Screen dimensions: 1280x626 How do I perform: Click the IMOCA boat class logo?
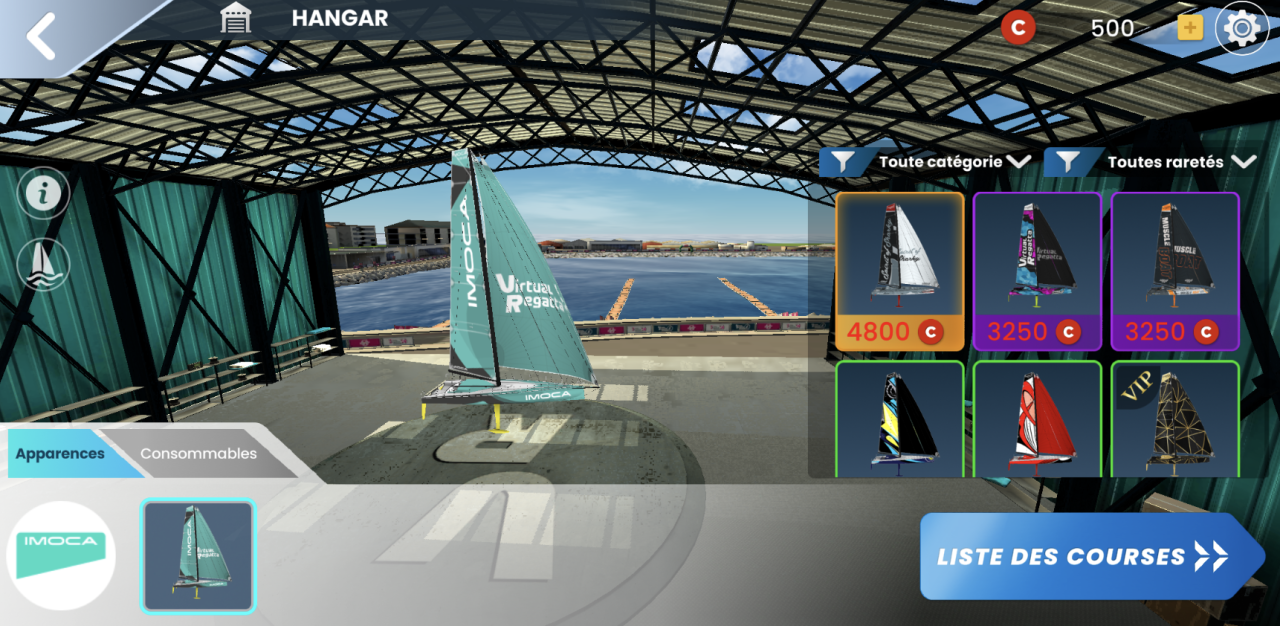point(61,555)
